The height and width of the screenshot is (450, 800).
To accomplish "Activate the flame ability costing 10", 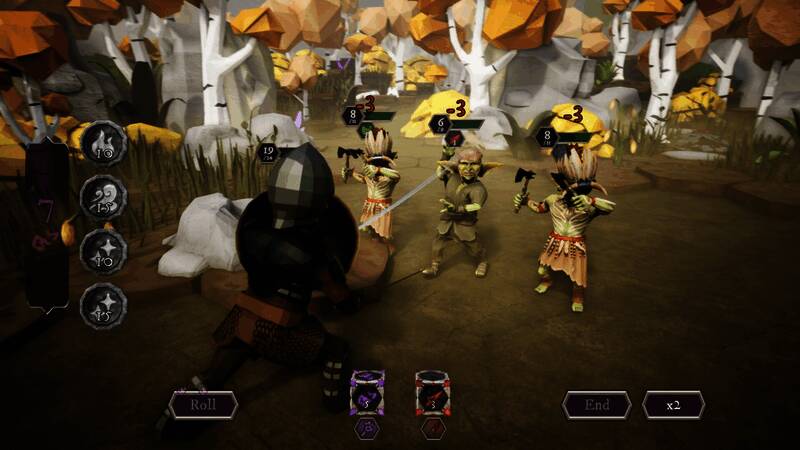I will 103,143.
